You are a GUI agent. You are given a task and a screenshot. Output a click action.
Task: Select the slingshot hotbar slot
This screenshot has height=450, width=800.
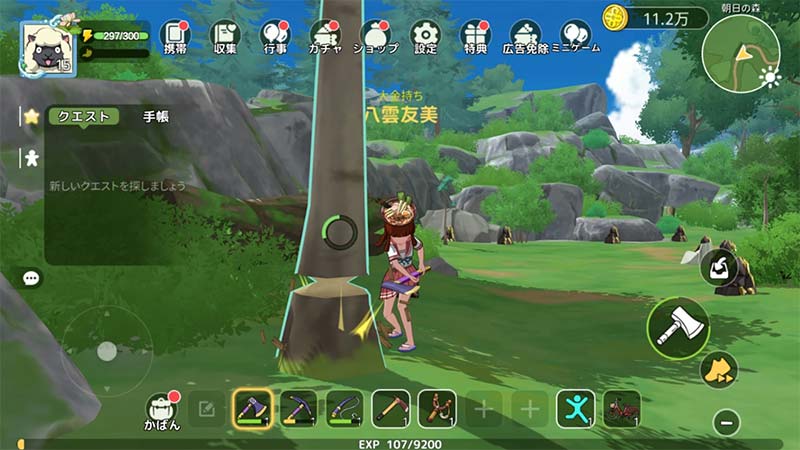[x=437, y=408]
